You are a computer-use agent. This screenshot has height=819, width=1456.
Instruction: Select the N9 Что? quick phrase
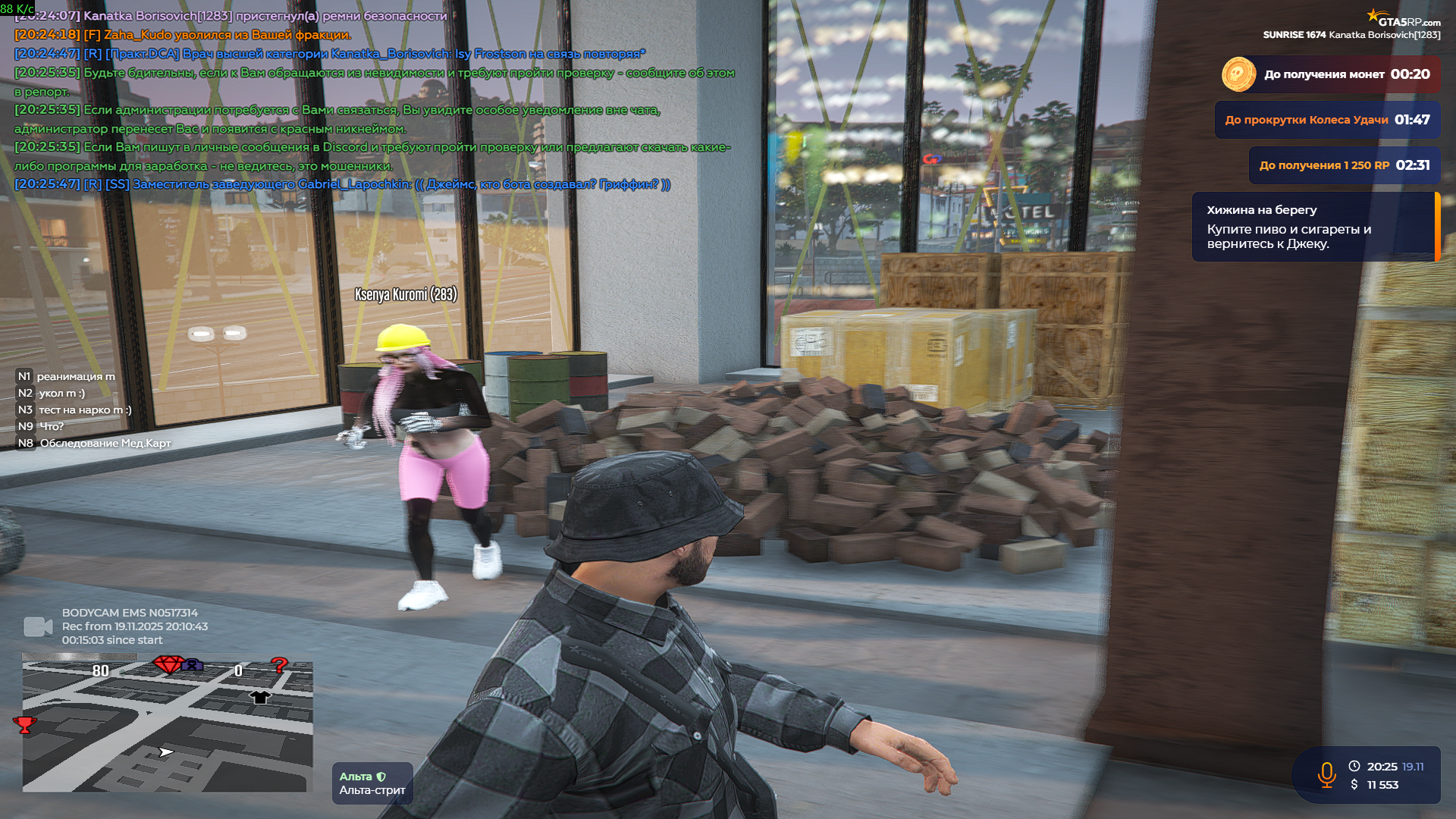coord(41,426)
